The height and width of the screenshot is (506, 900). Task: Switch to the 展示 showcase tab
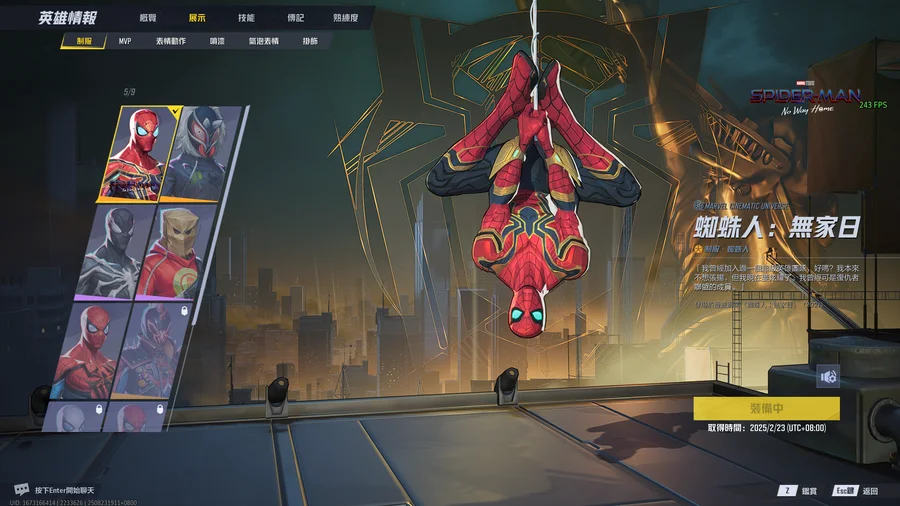tap(198, 18)
